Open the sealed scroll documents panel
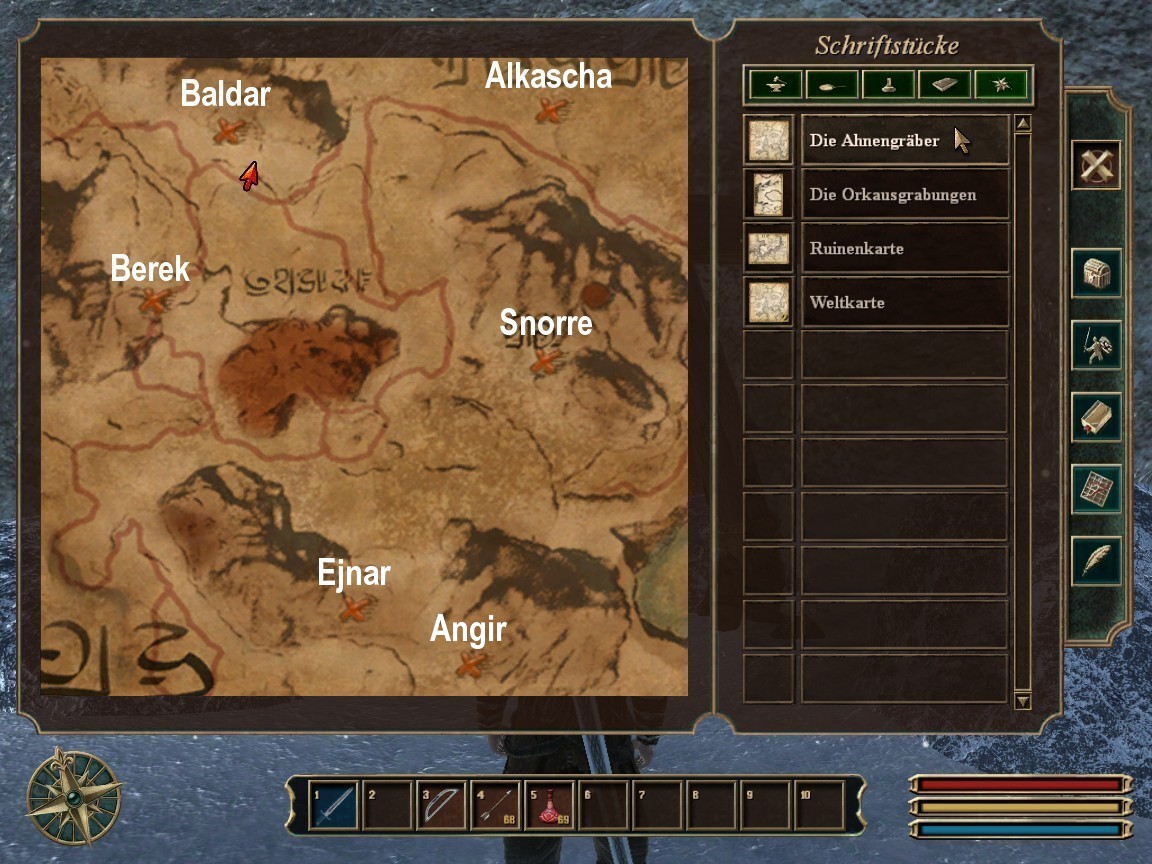 pos(1096,417)
